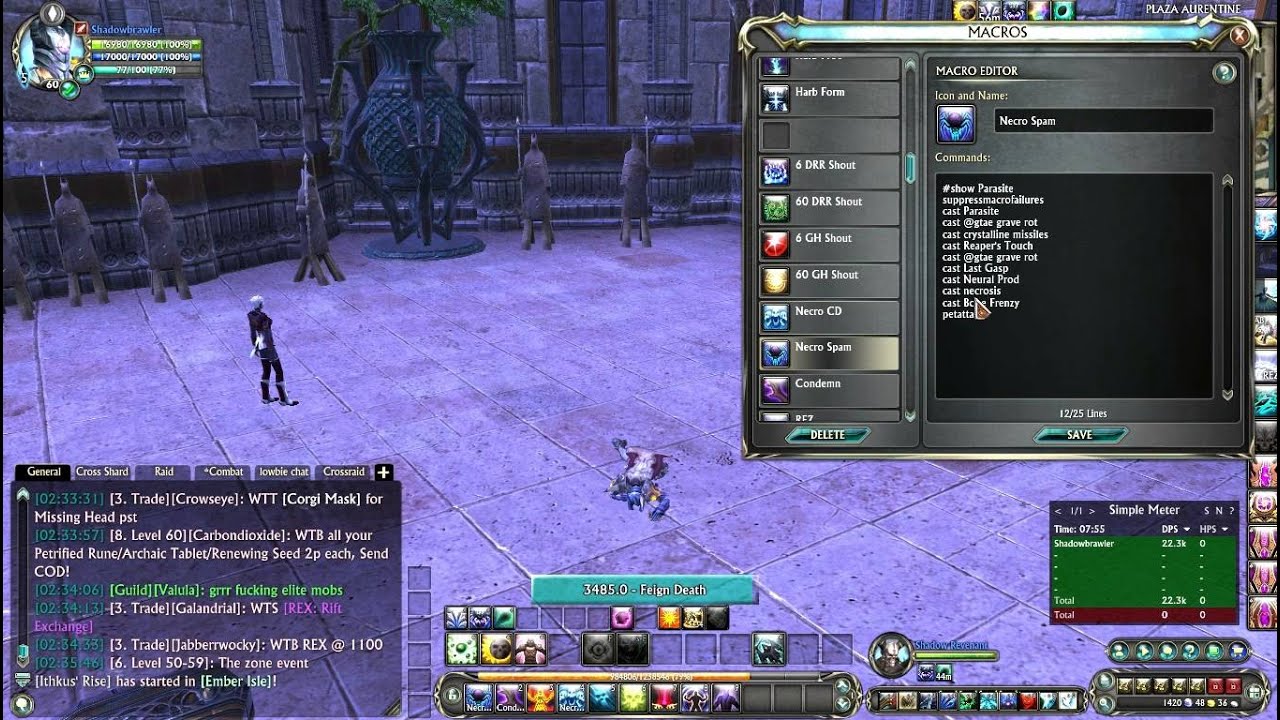Open the Crossraid chat tab
1280x720 pixels.
[x=344, y=472]
